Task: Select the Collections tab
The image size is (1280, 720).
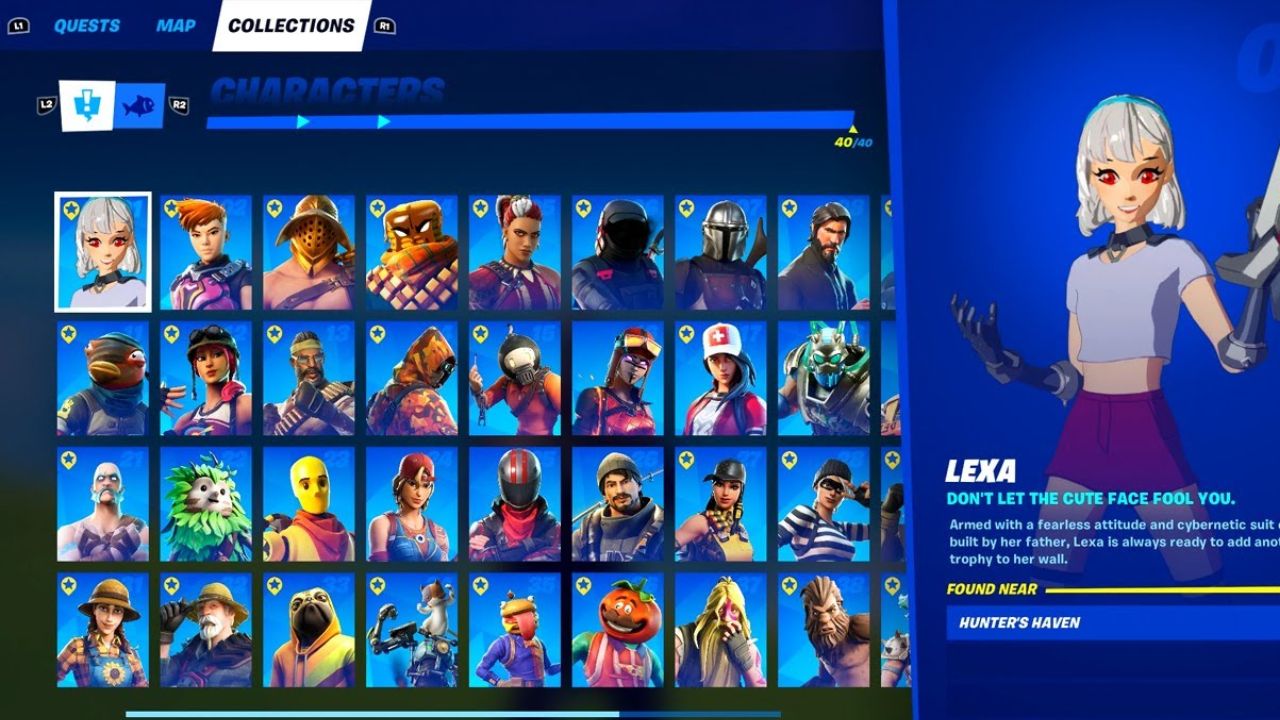Action: click(292, 25)
